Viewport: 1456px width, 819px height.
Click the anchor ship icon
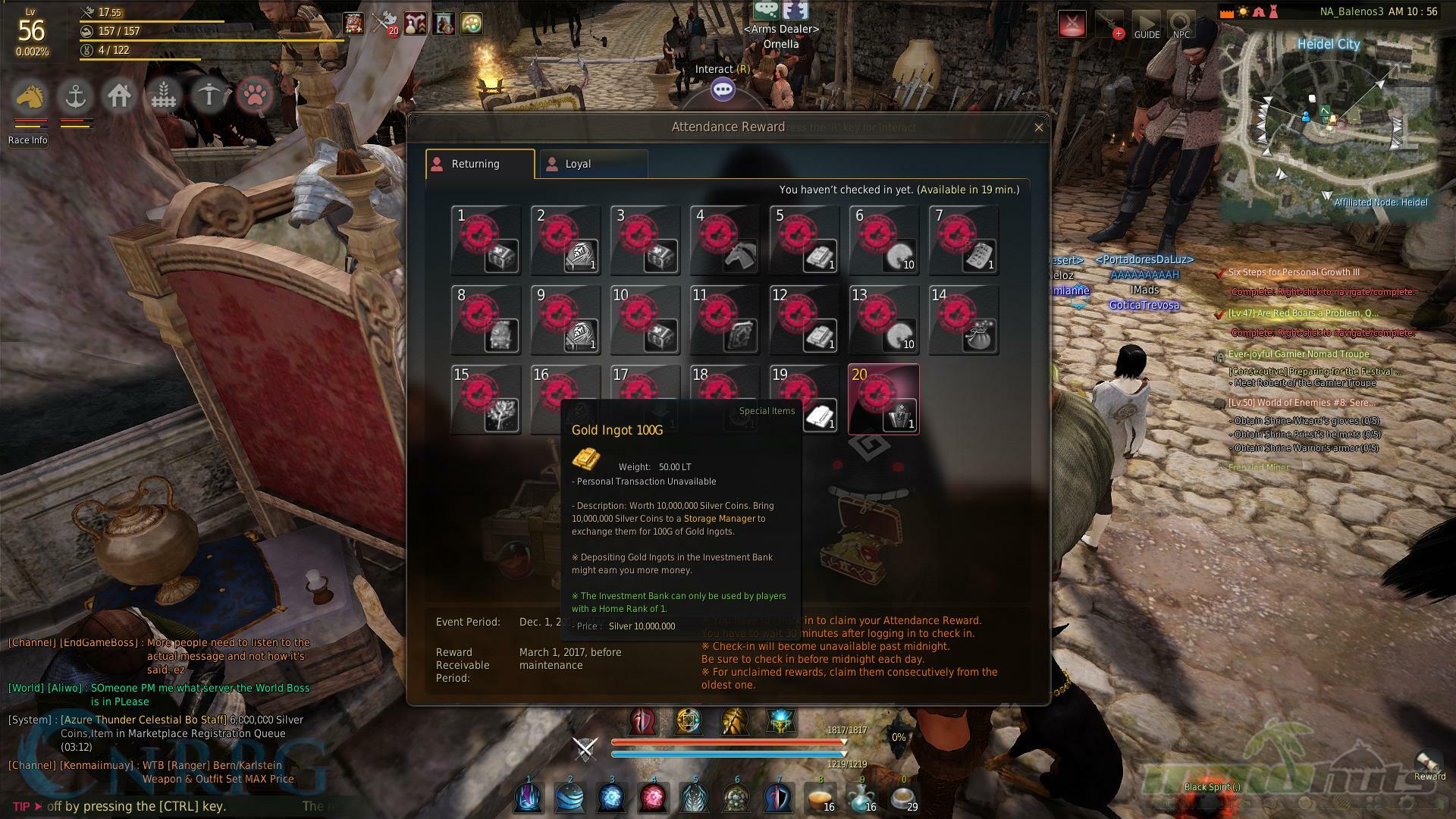75,96
